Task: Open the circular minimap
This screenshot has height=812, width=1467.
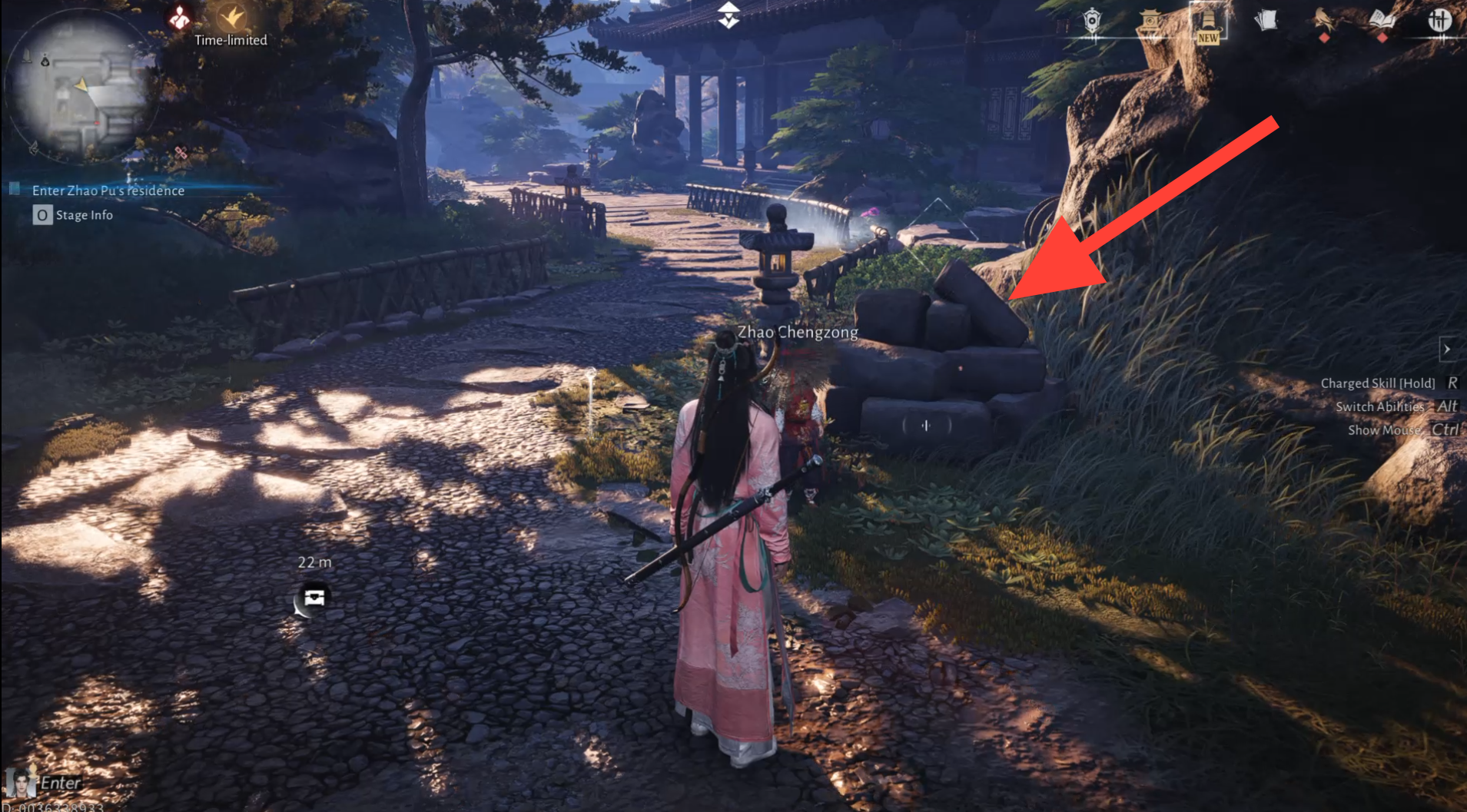Action: [81, 86]
